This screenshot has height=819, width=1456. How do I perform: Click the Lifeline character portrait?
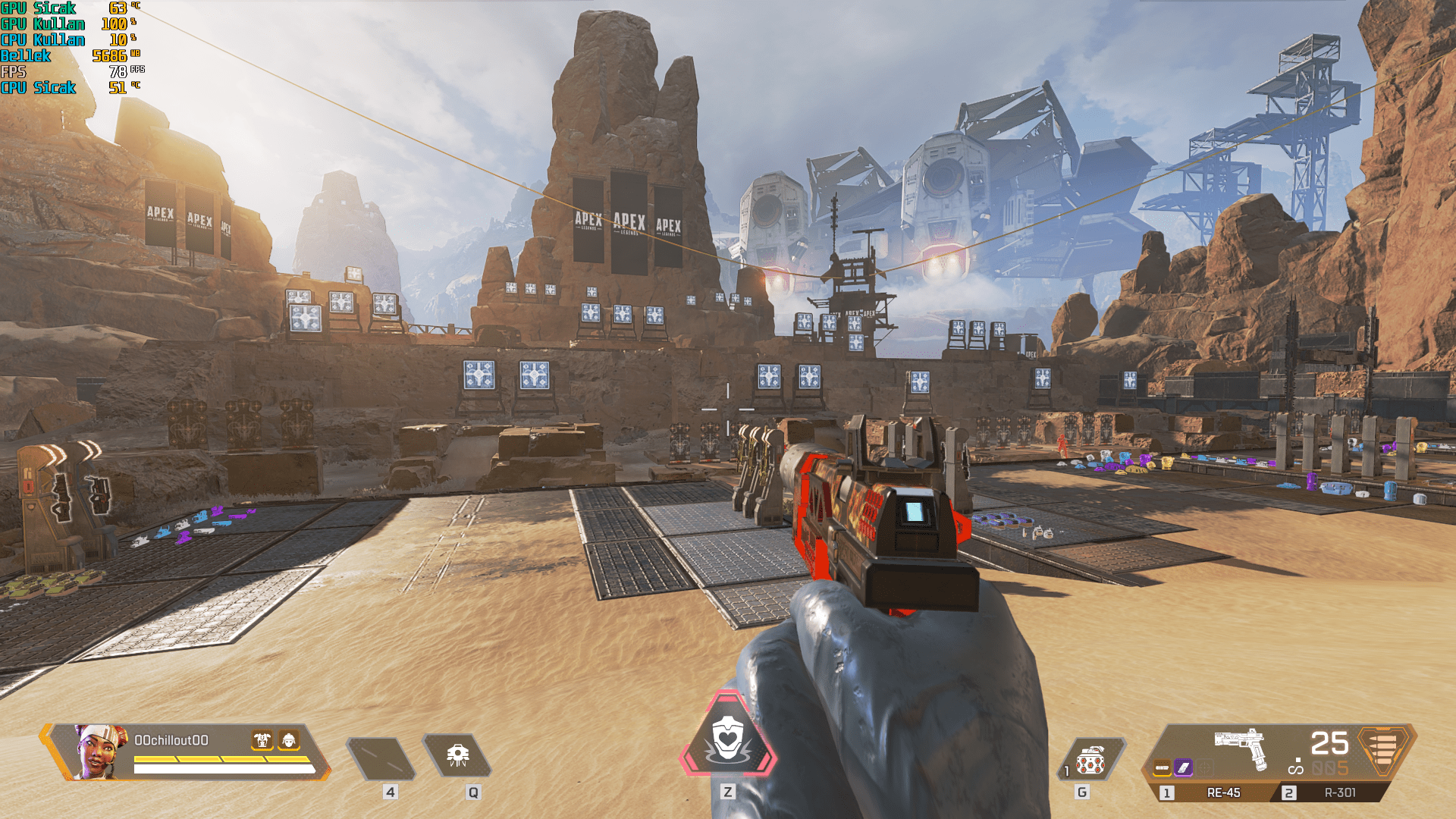(102, 751)
